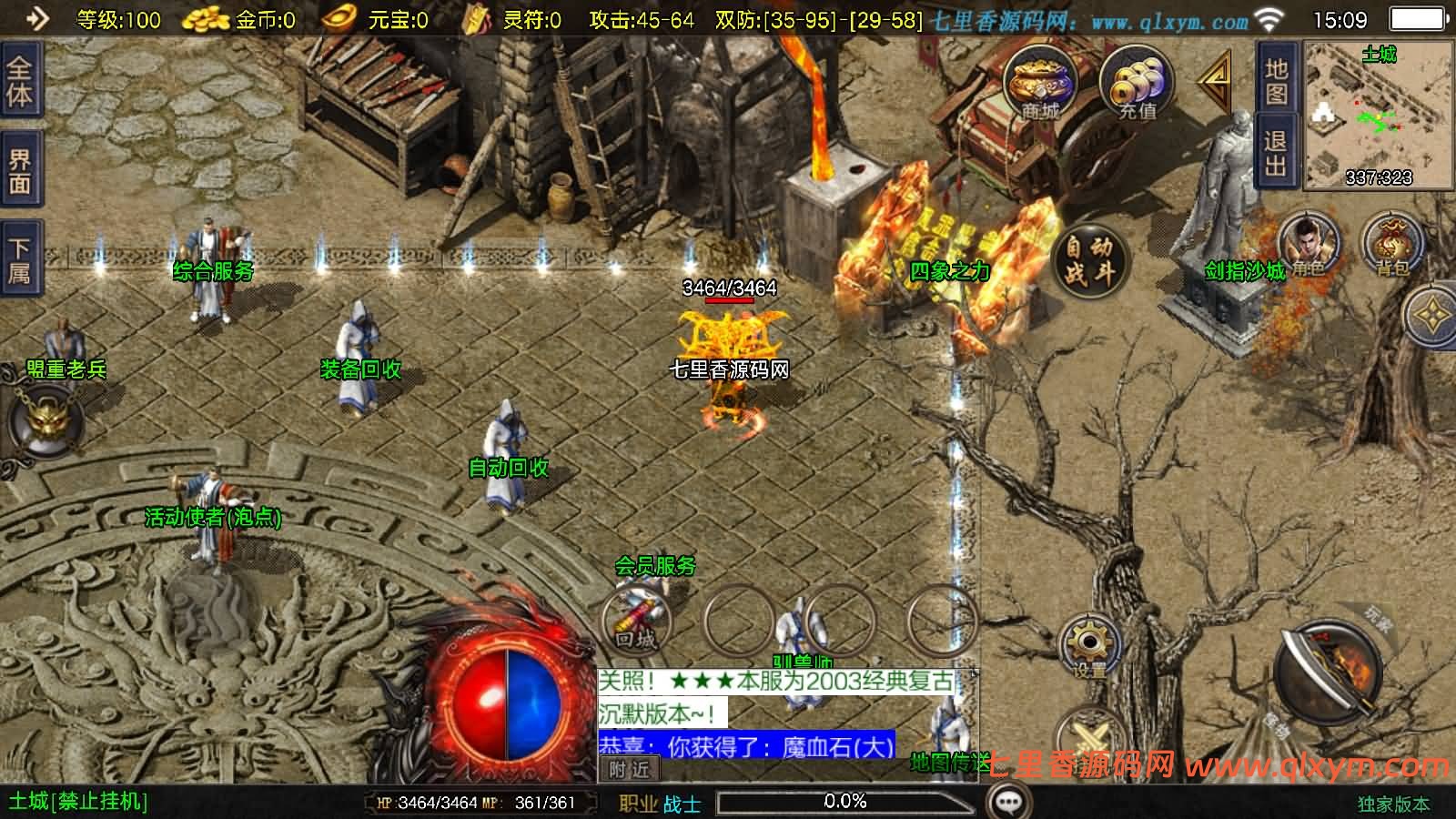Select the 附近 nearby chat channel
This screenshot has height=819, width=1456.
click(629, 770)
